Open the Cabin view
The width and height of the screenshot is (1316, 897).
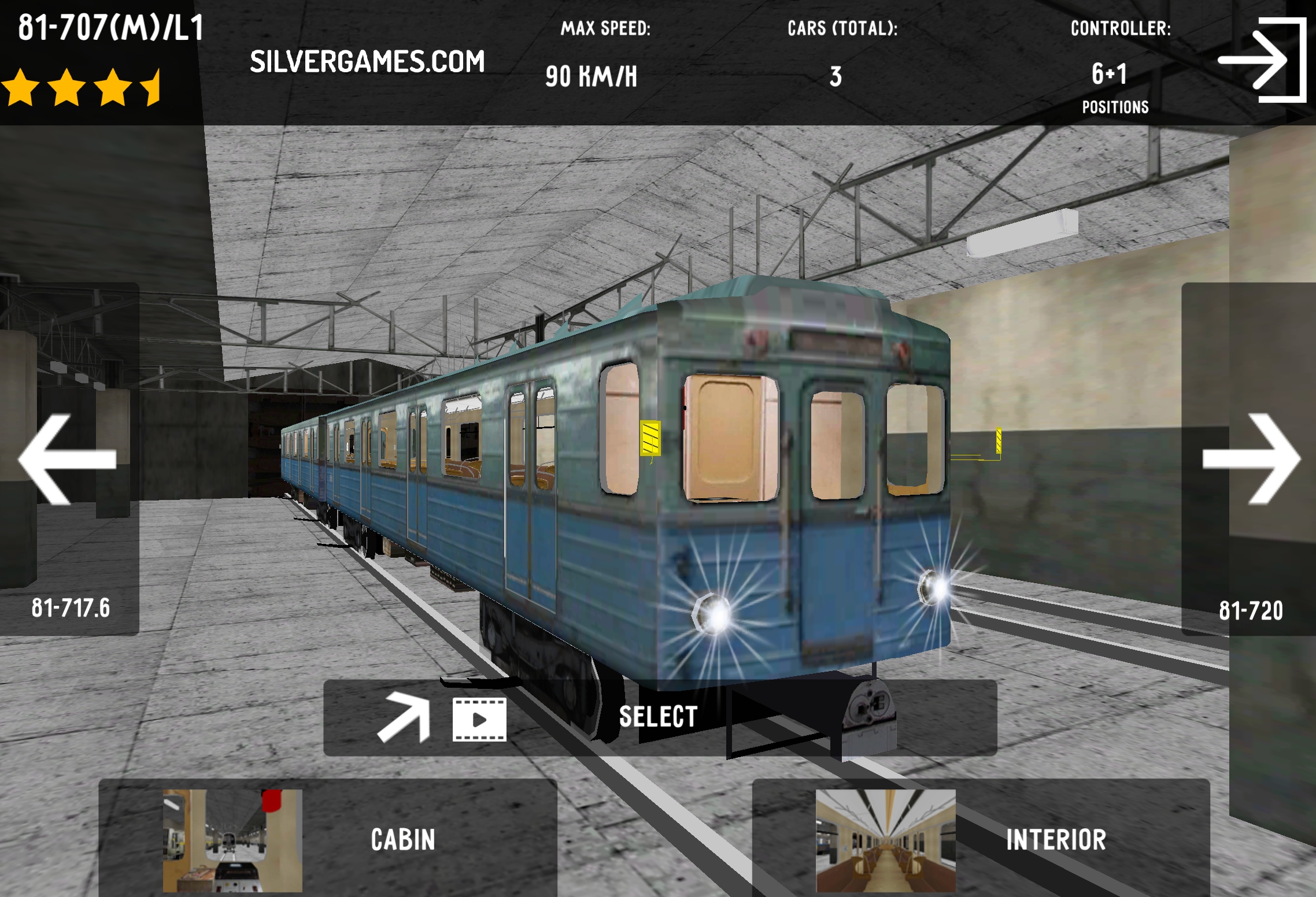pyautogui.click(x=327, y=839)
